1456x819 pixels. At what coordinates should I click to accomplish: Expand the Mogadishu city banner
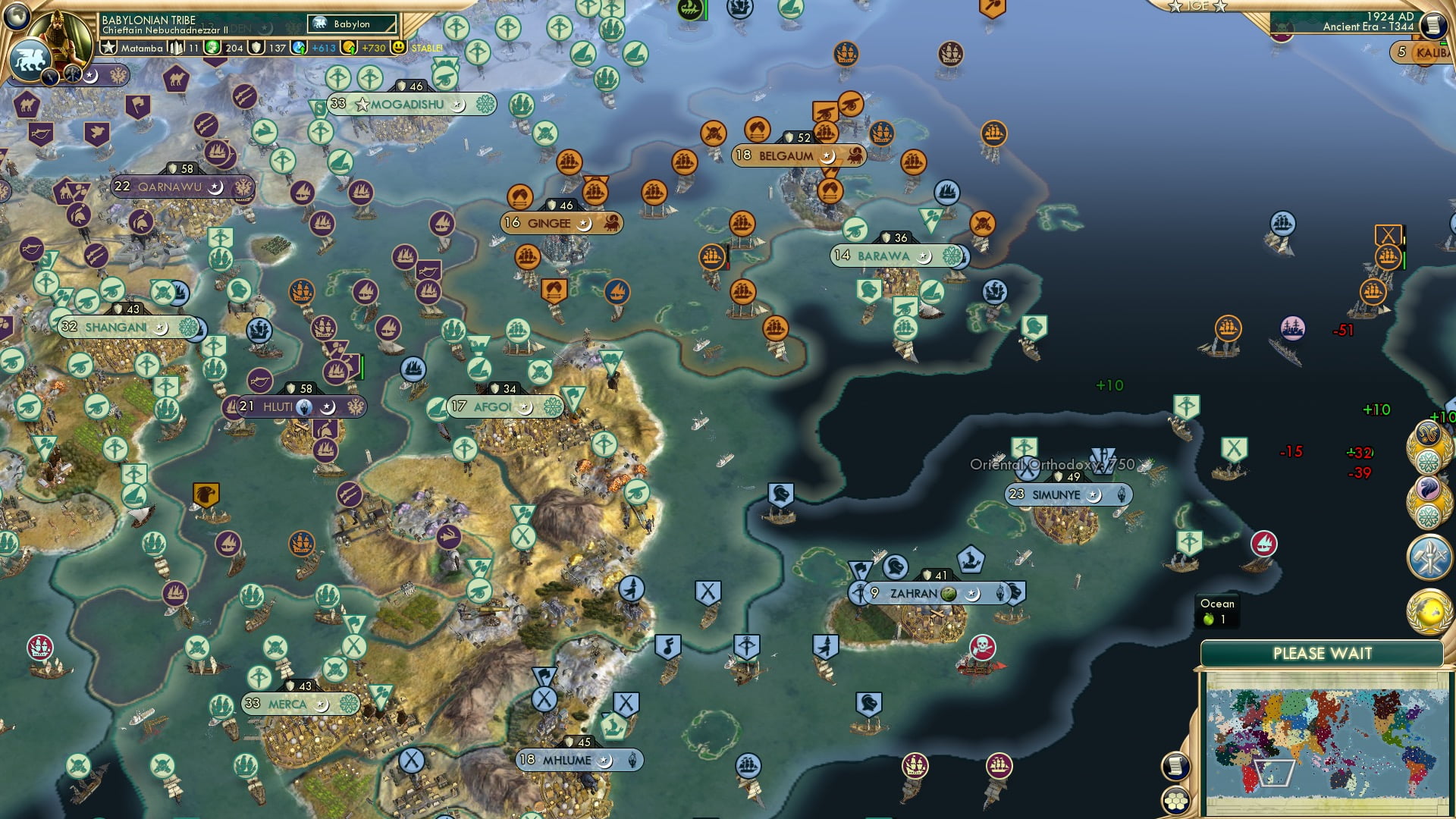pyautogui.click(x=407, y=105)
